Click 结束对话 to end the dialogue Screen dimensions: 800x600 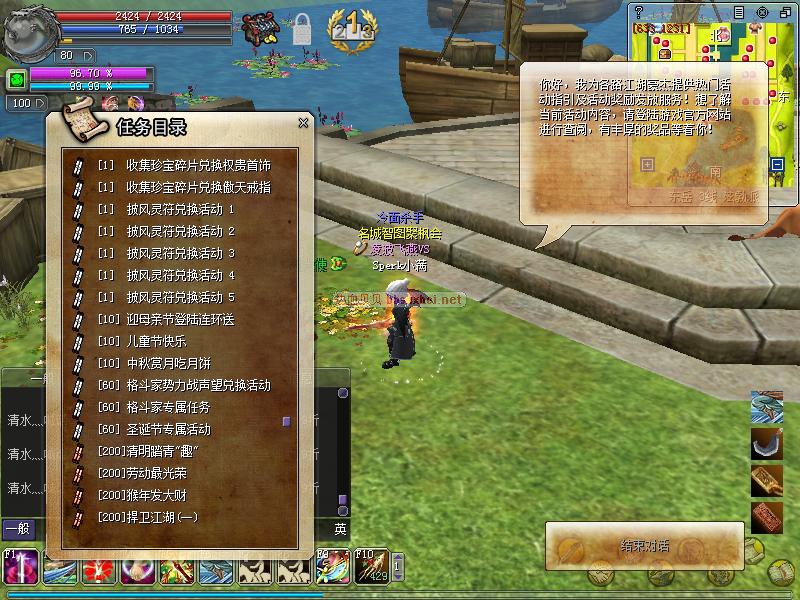pos(645,546)
